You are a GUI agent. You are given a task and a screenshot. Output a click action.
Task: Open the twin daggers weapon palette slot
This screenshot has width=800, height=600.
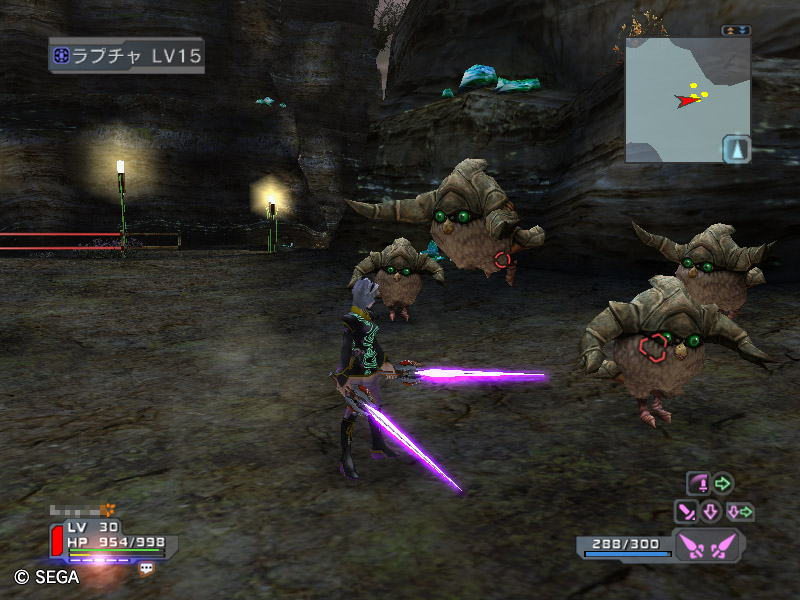(706, 546)
